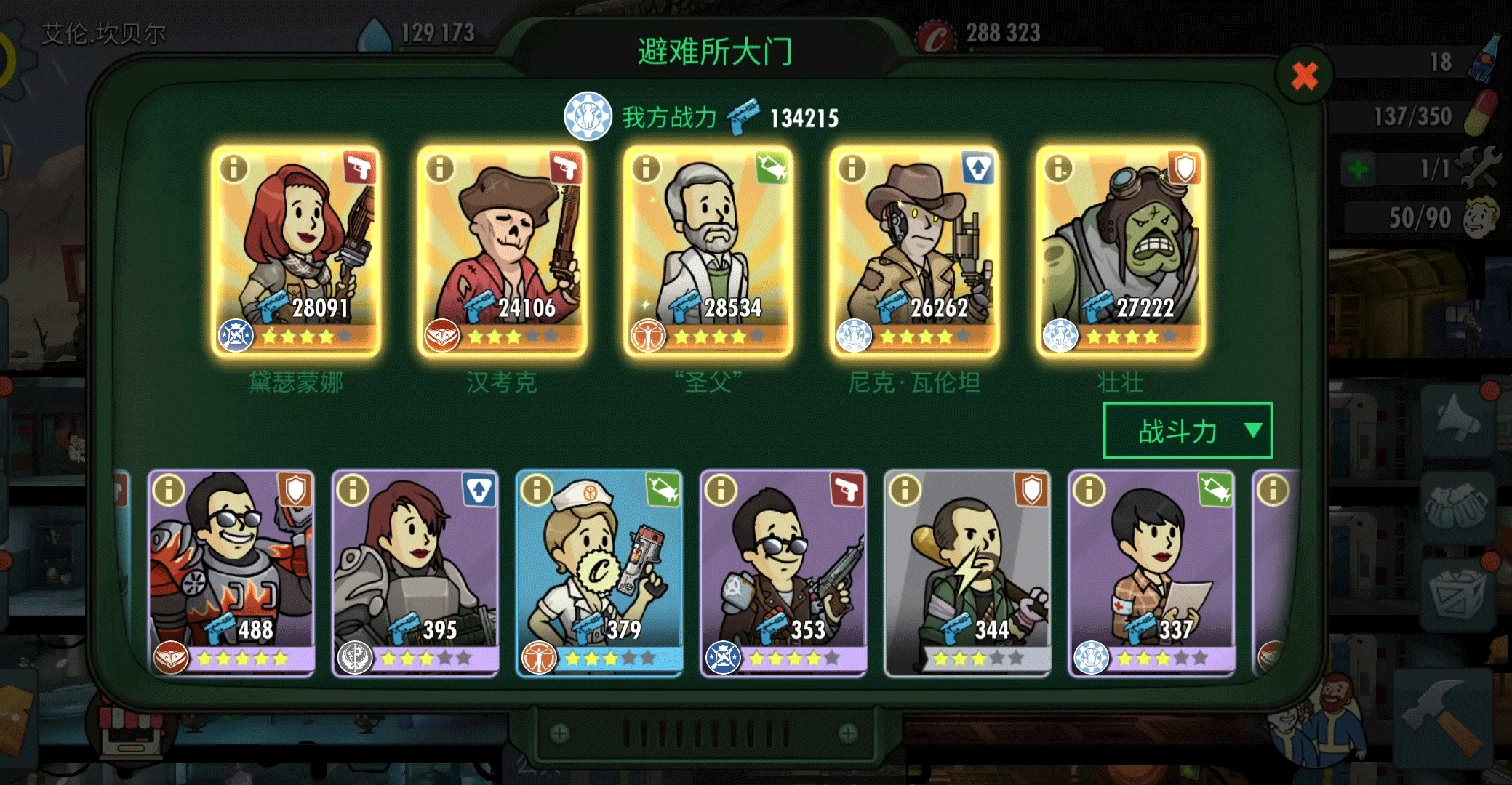Open info for the 488 power armor card
The width and height of the screenshot is (1512, 785).
coord(169,490)
